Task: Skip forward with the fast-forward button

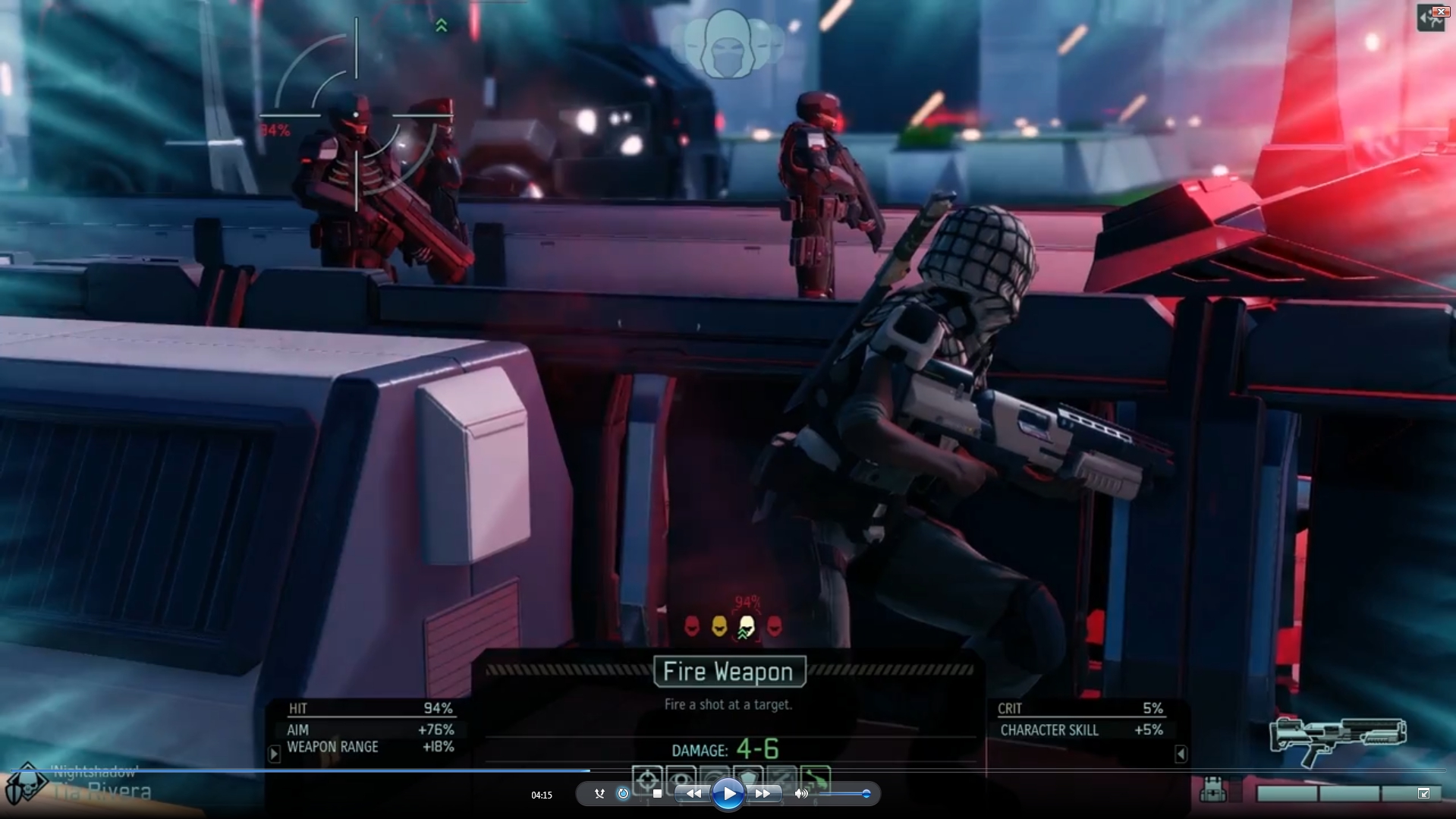Action: 763,794
